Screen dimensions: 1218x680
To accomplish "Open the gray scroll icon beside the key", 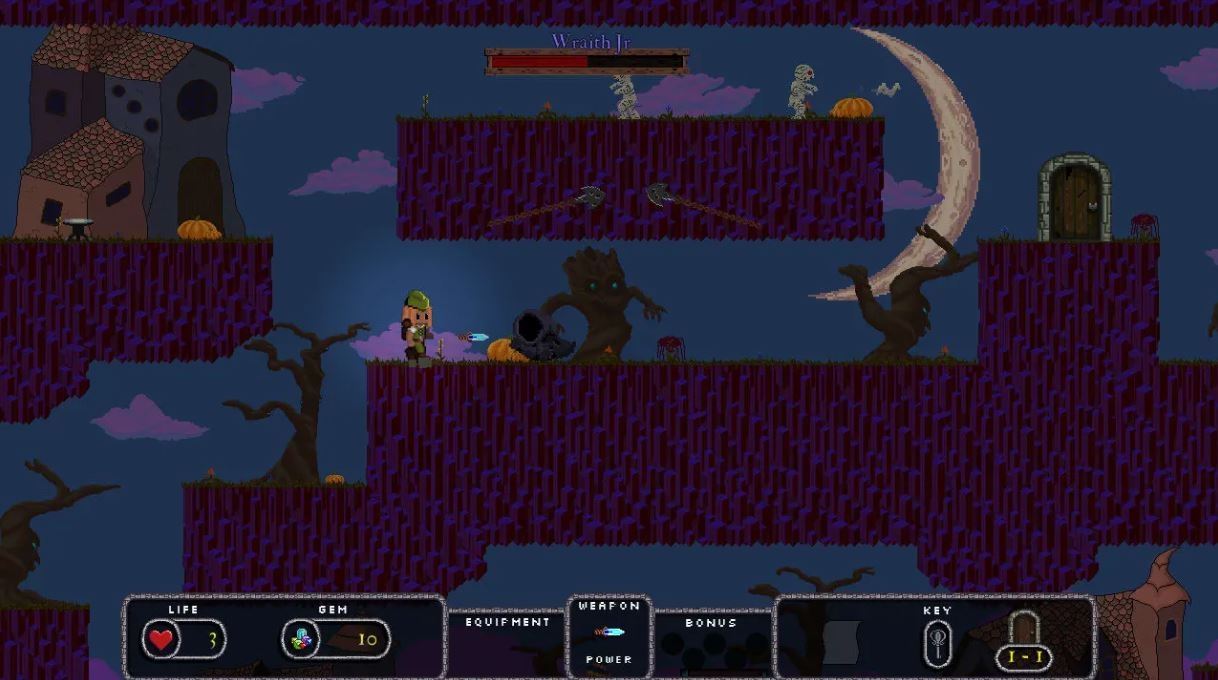I will click(x=841, y=641).
